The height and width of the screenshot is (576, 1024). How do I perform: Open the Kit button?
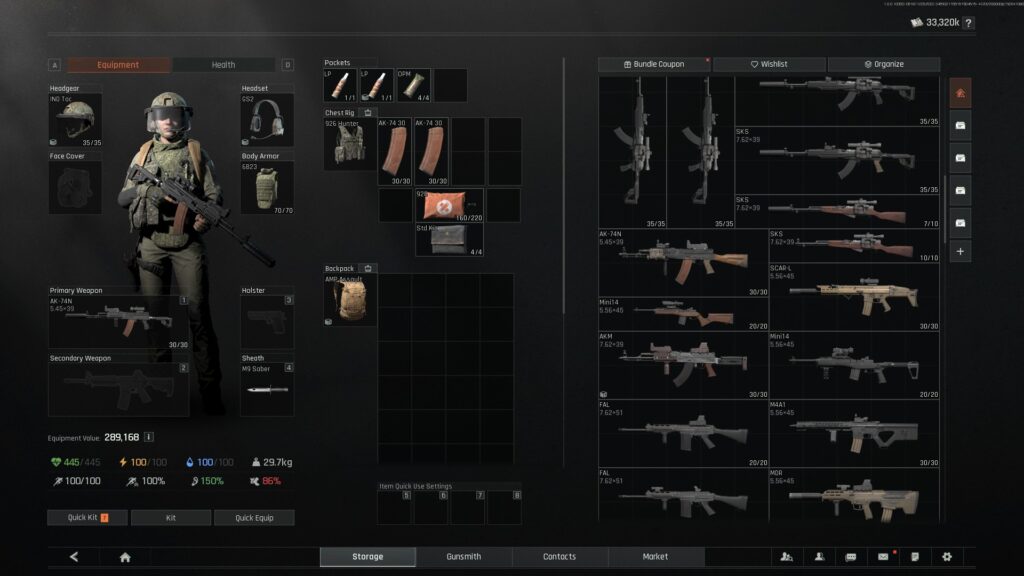(171, 518)
